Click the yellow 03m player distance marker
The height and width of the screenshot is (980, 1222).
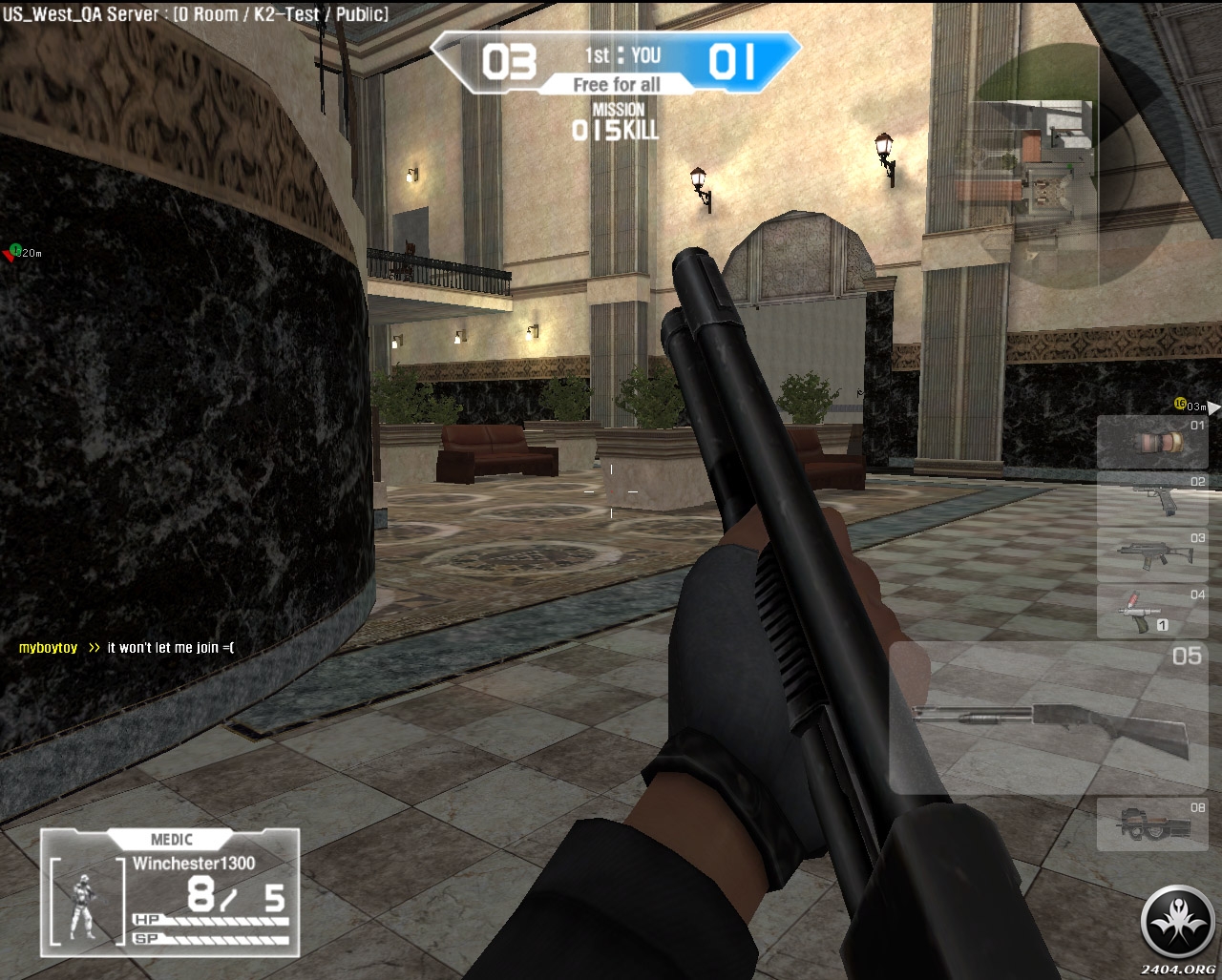(x=1190, y=407)
